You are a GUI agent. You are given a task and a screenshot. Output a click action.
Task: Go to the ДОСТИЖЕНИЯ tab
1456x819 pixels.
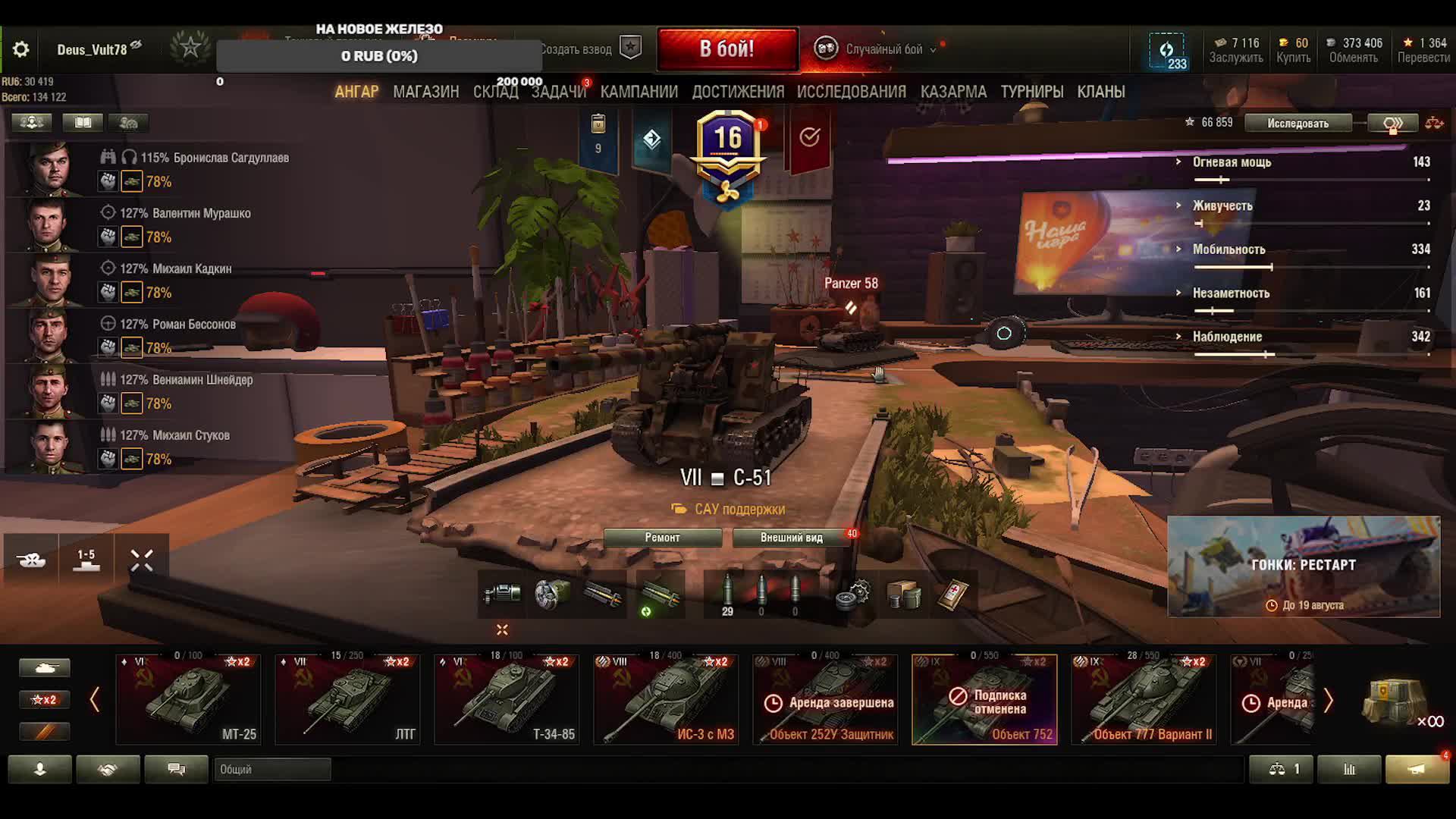[x=737, y=92]
